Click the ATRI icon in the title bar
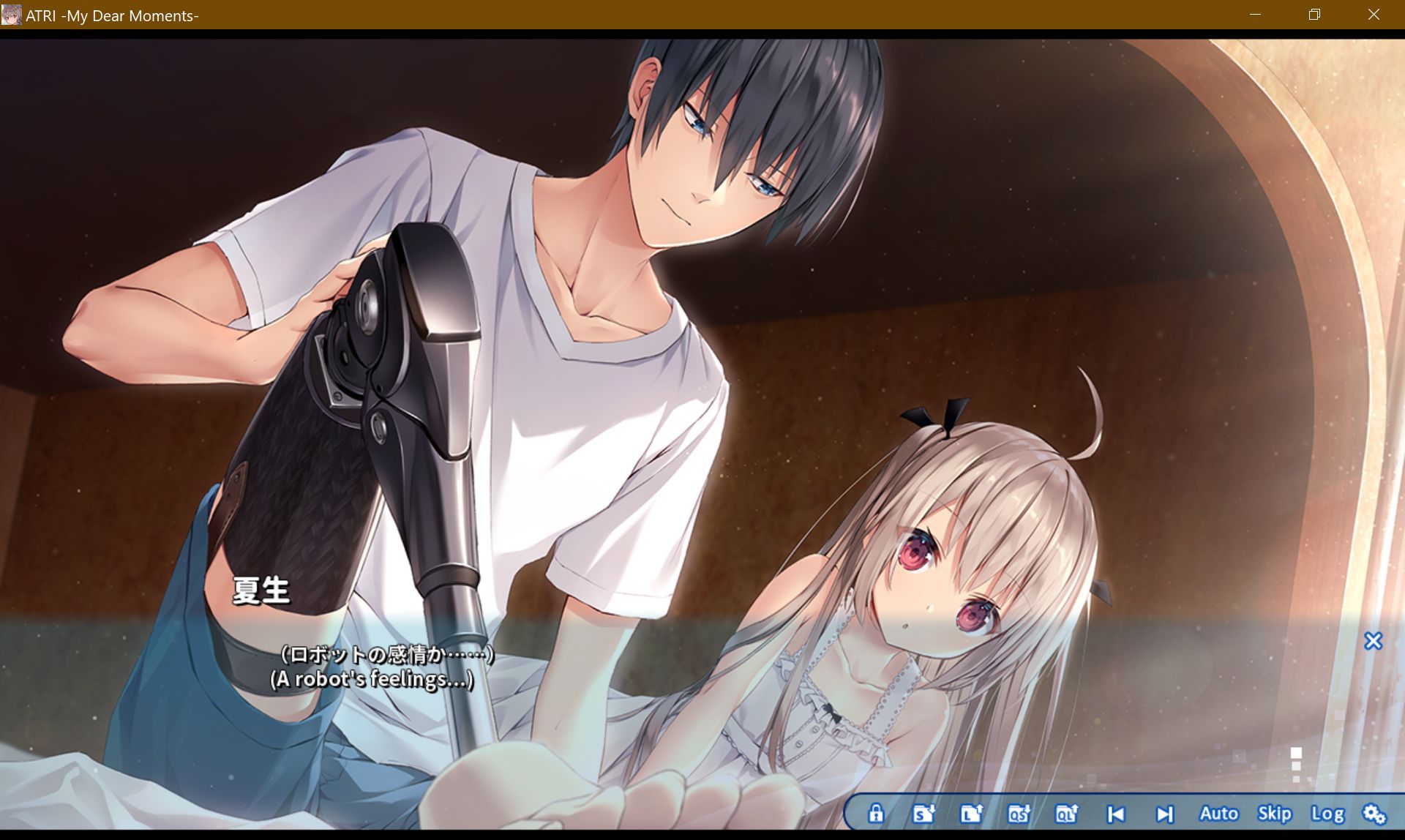Viewport: 1405px width, 840px height. click(x=12, y=15)
